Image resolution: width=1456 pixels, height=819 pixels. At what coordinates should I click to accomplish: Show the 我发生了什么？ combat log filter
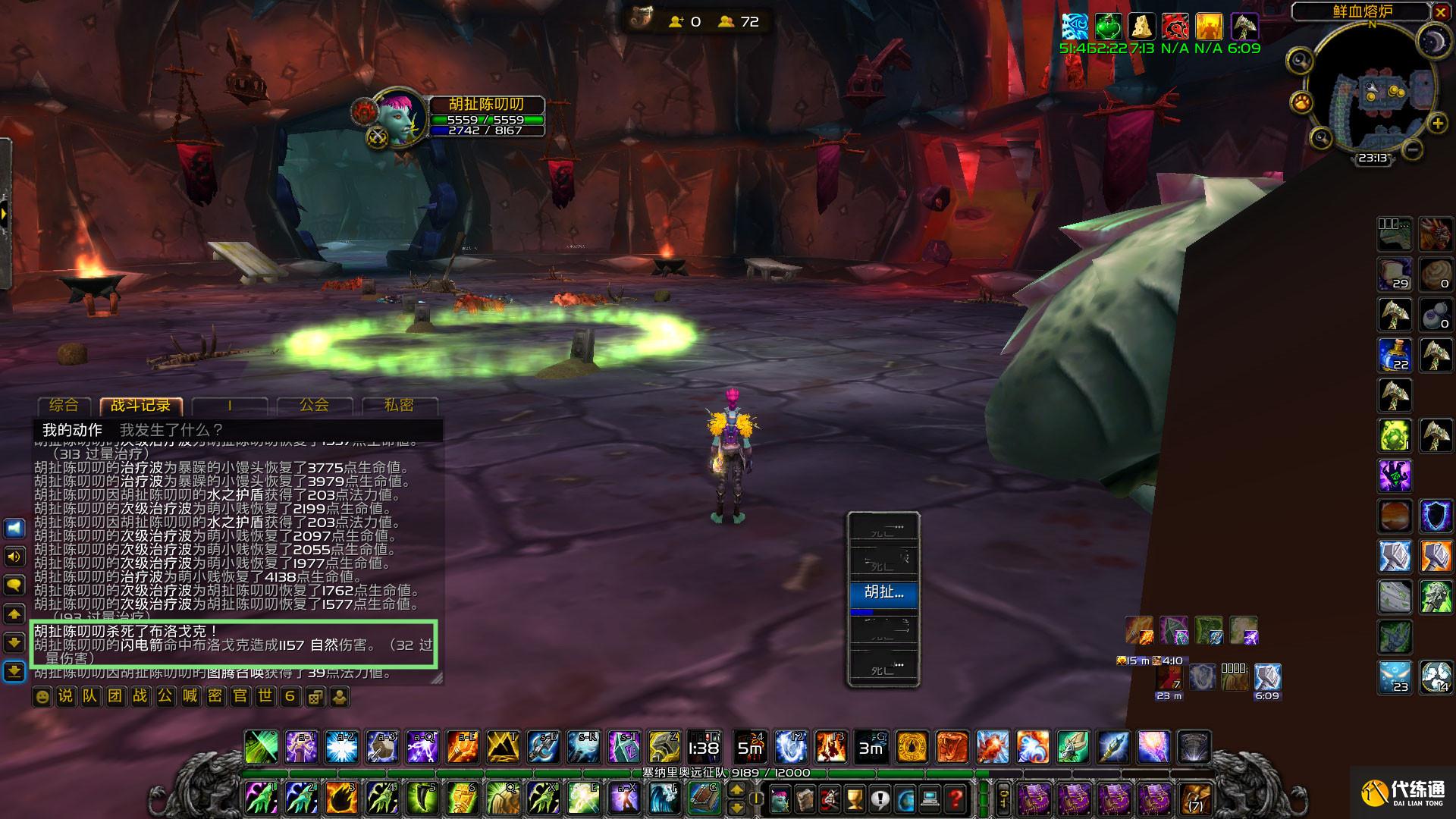point(171,430)
